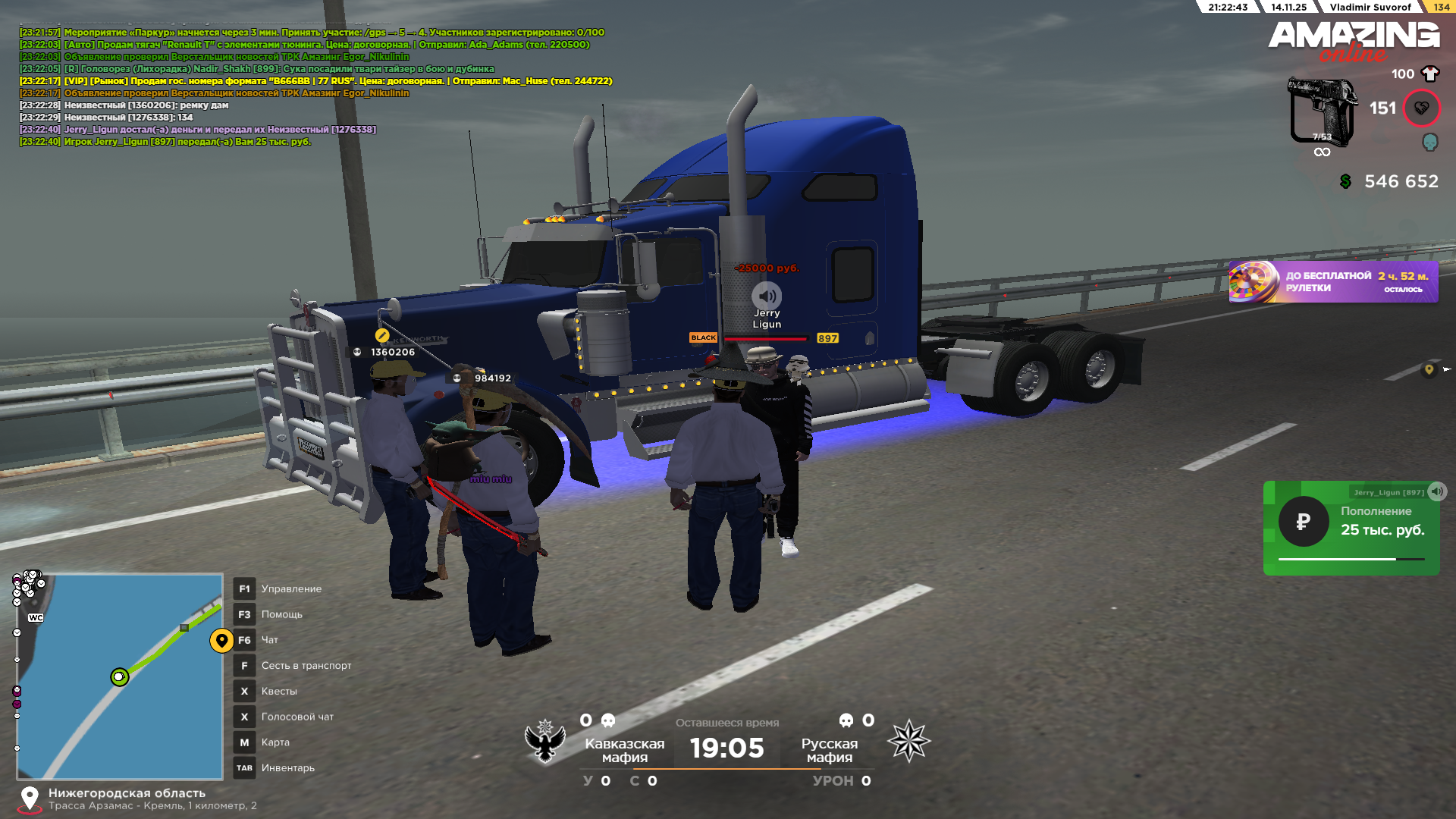Image resolution: width=1456 pixels, height=819 pixels.
Task: Open the Карта map entry
Action: point(275,742)
